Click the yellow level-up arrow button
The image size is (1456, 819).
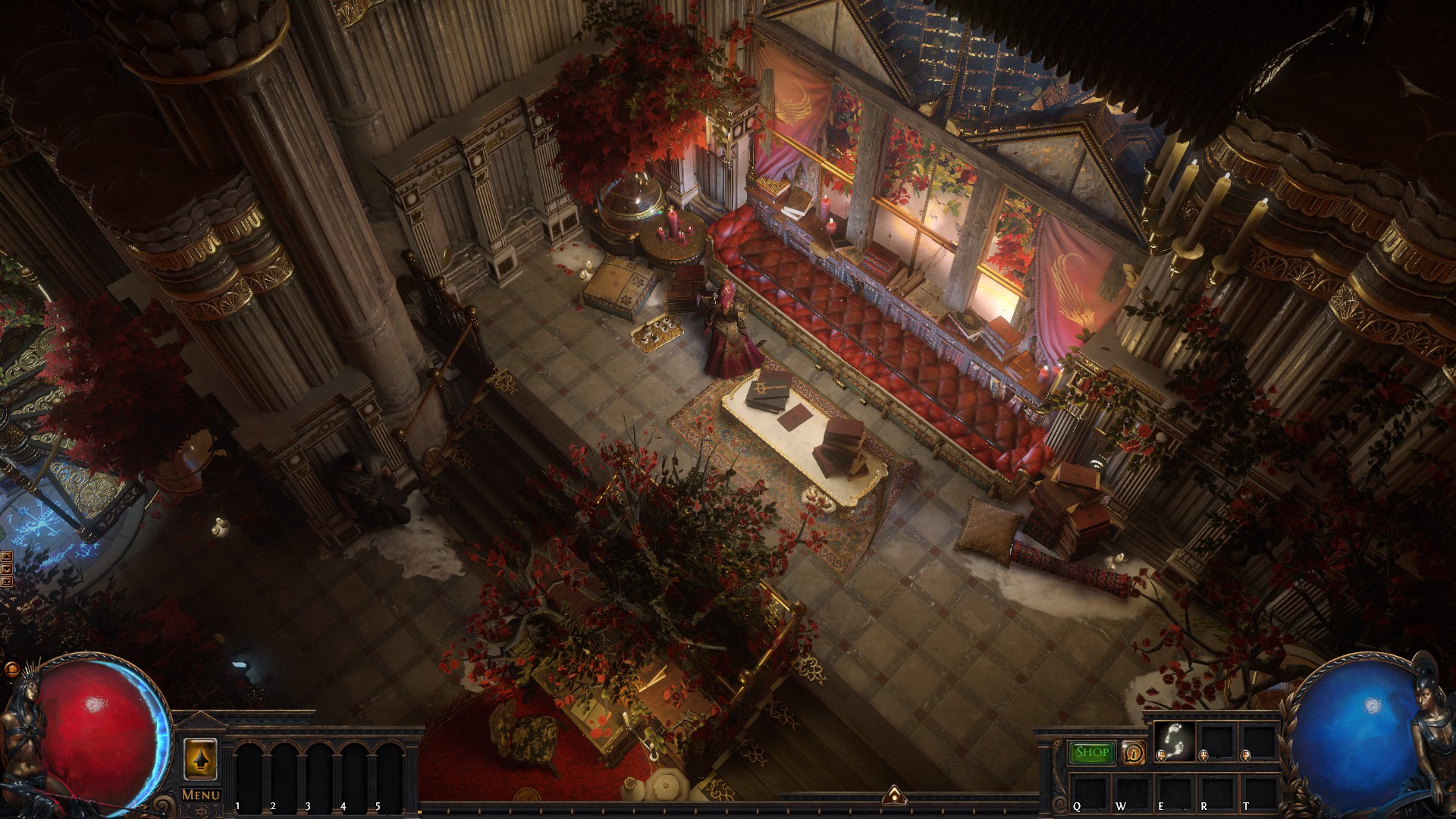click(x=201, y=758)
